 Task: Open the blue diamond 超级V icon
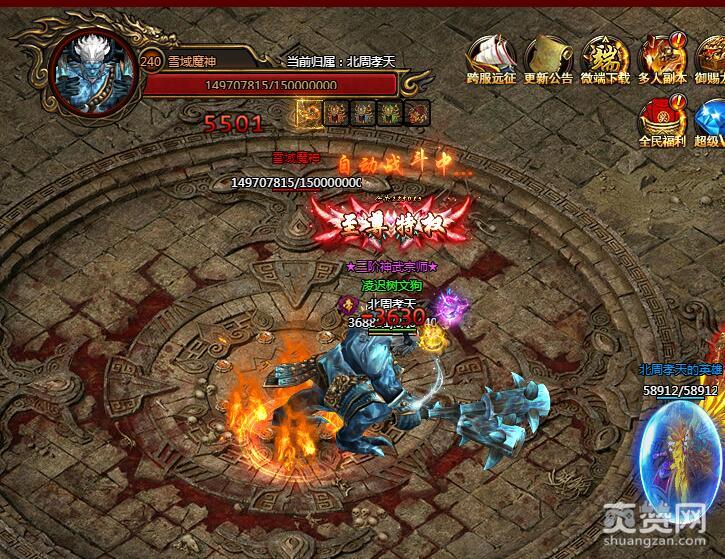point(710,118)
